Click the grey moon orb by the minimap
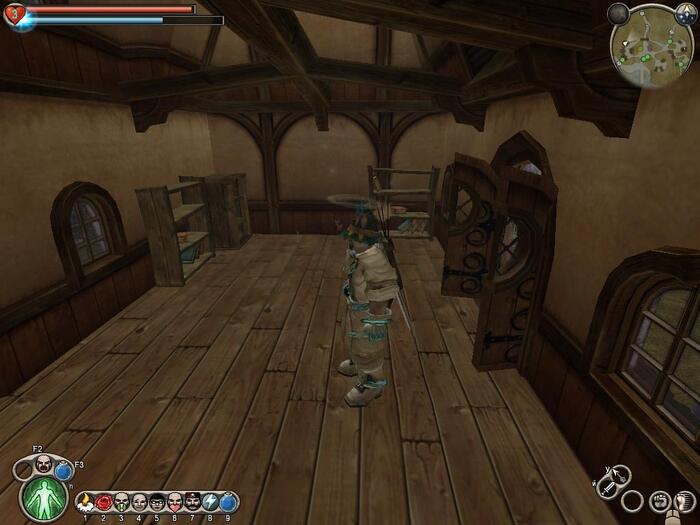Viewport: 700px width, 525px height. click(619, 14)
